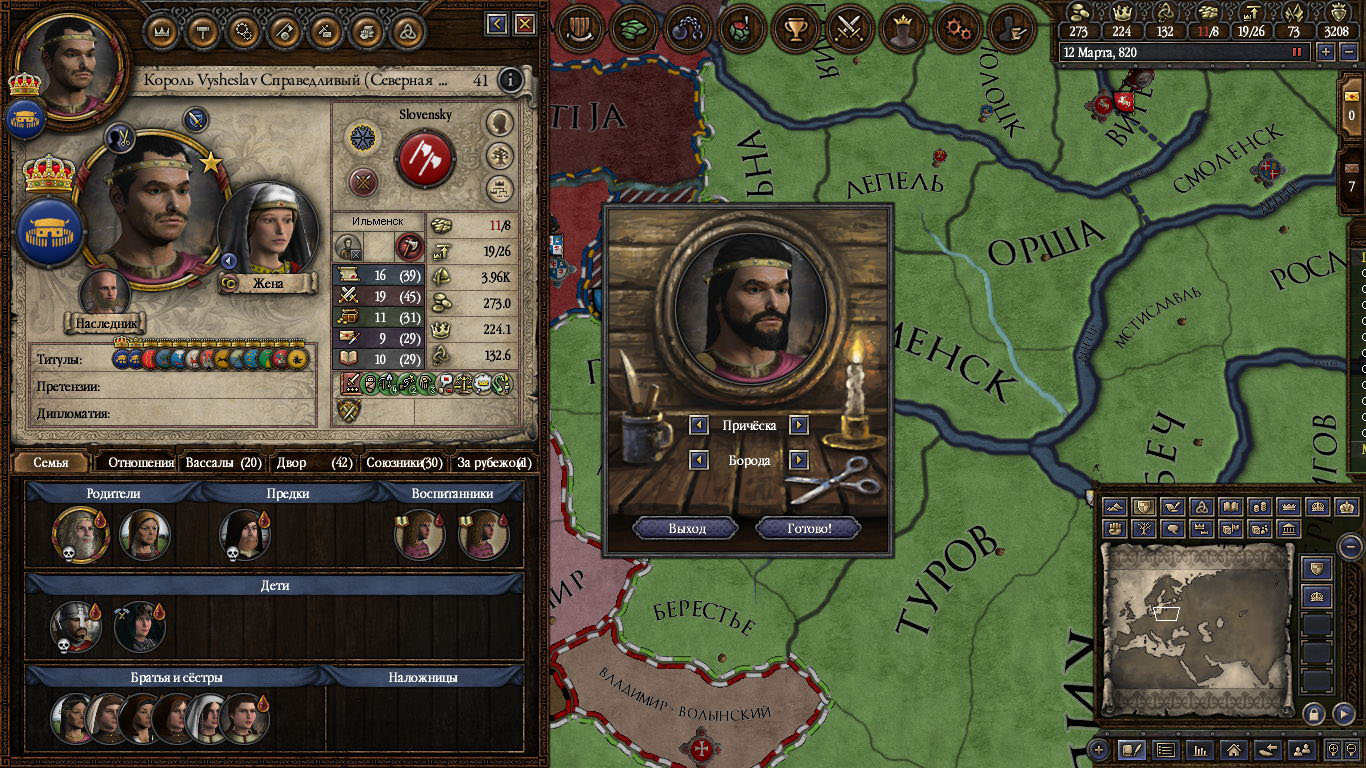Screen dimensions: 1366x768
Task: Switch to the Семья tab
Action: click(51, 463)
